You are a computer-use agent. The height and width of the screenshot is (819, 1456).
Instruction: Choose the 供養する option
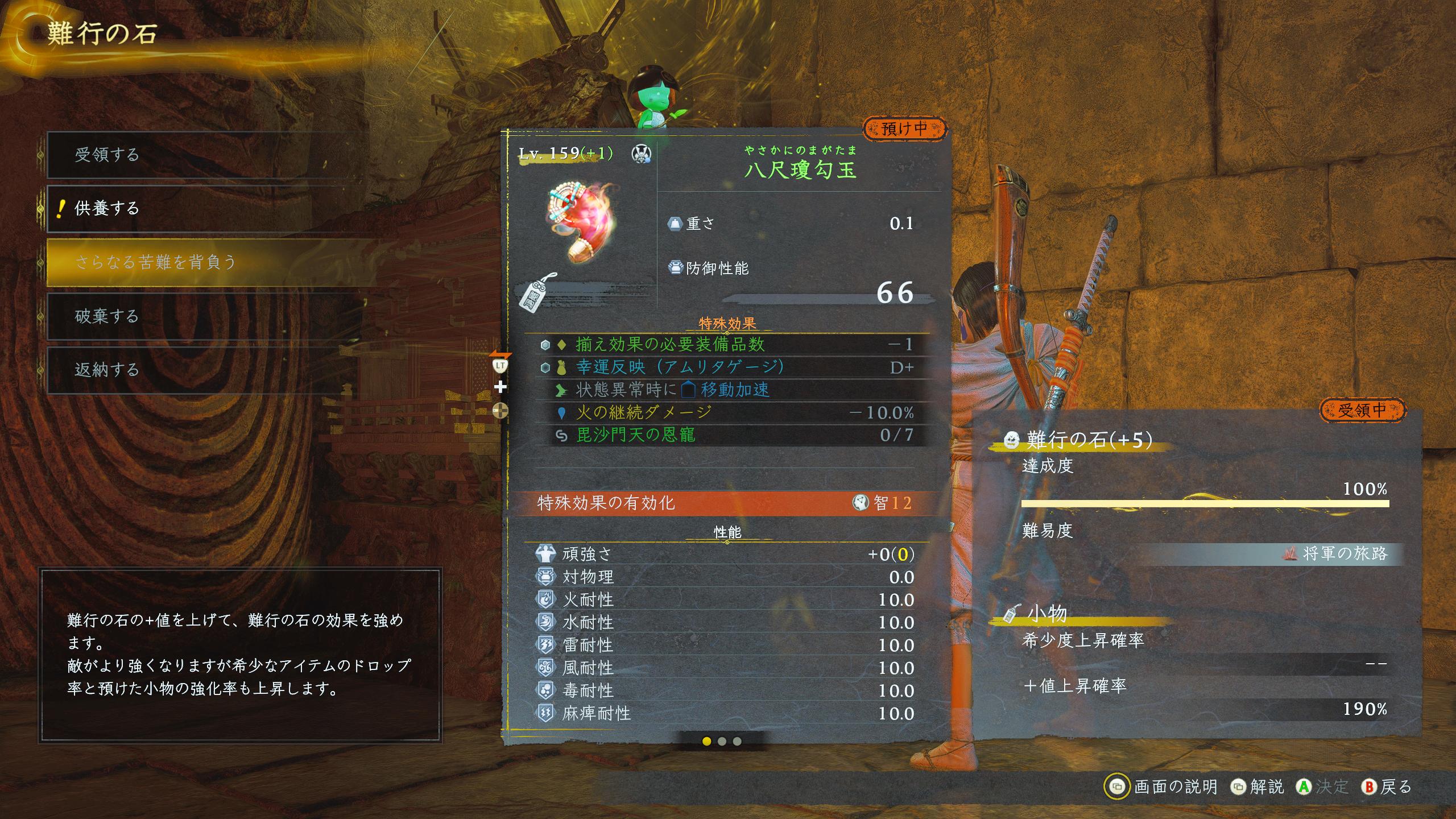pos(205,208)
